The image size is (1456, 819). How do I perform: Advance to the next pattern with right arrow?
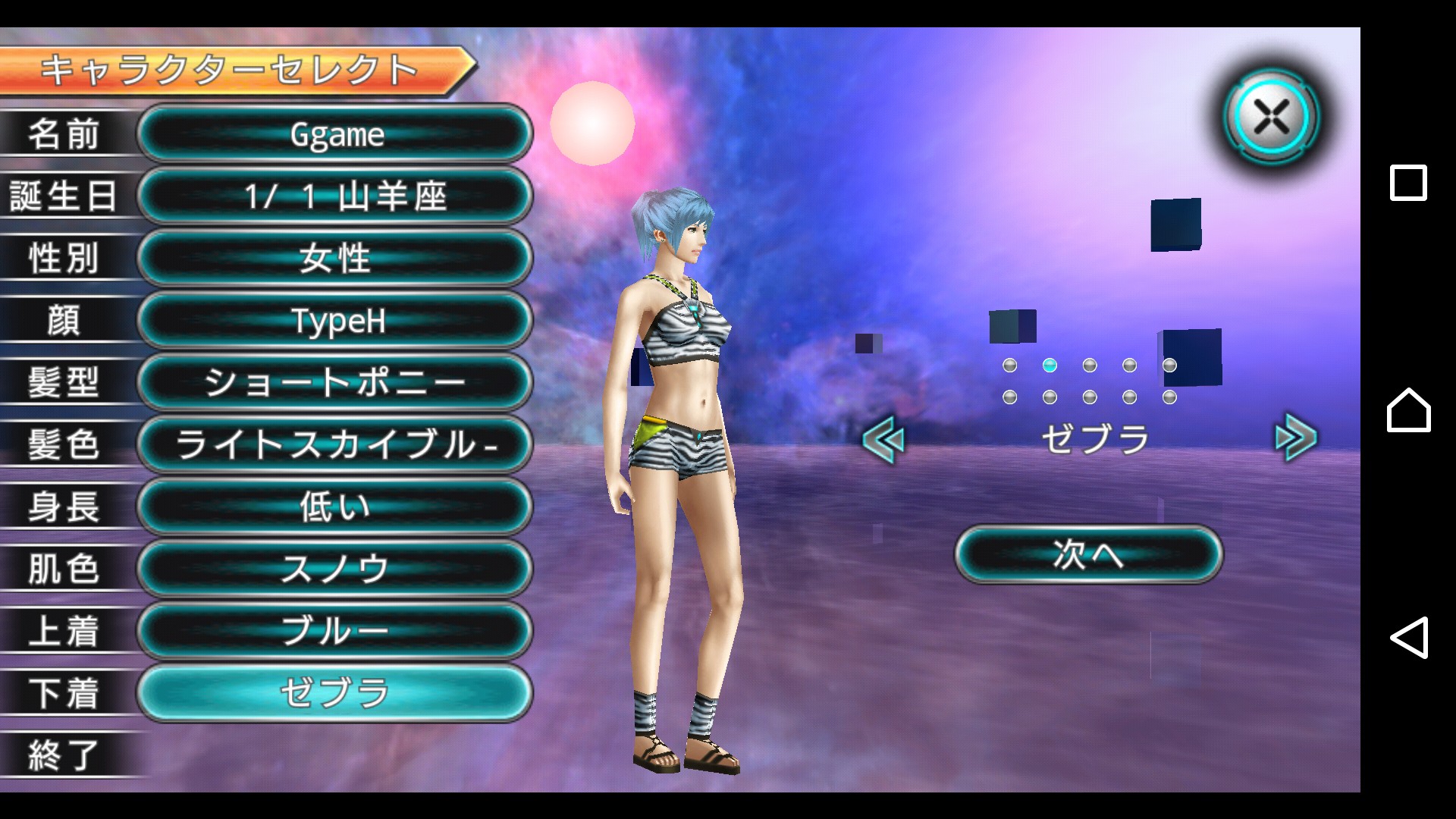point(1295,438)
